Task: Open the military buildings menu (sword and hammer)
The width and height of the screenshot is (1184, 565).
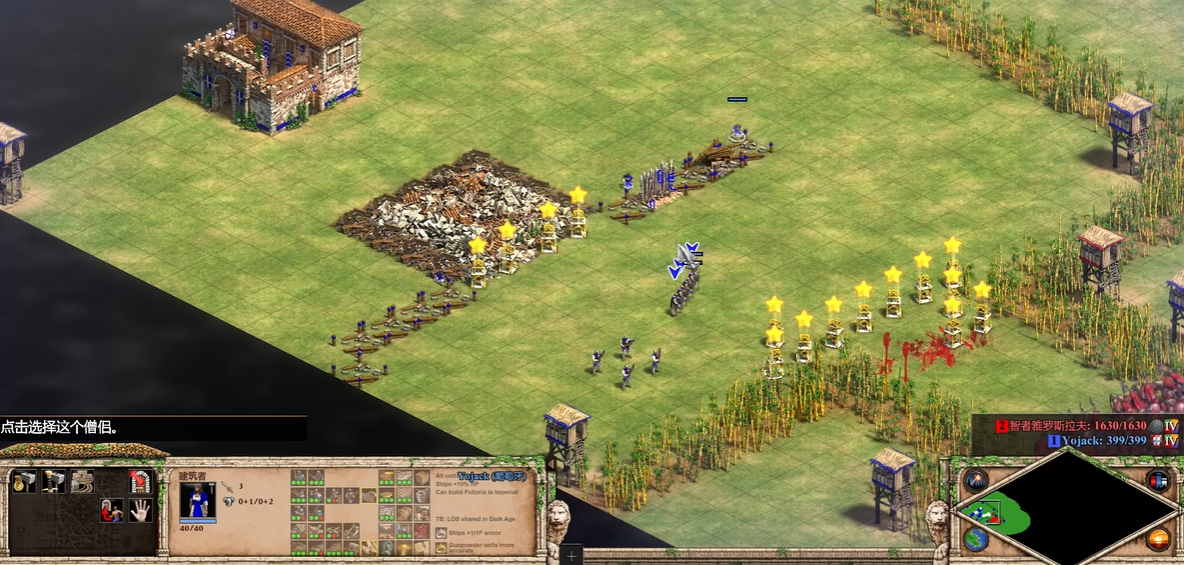Action: (52, 481)
